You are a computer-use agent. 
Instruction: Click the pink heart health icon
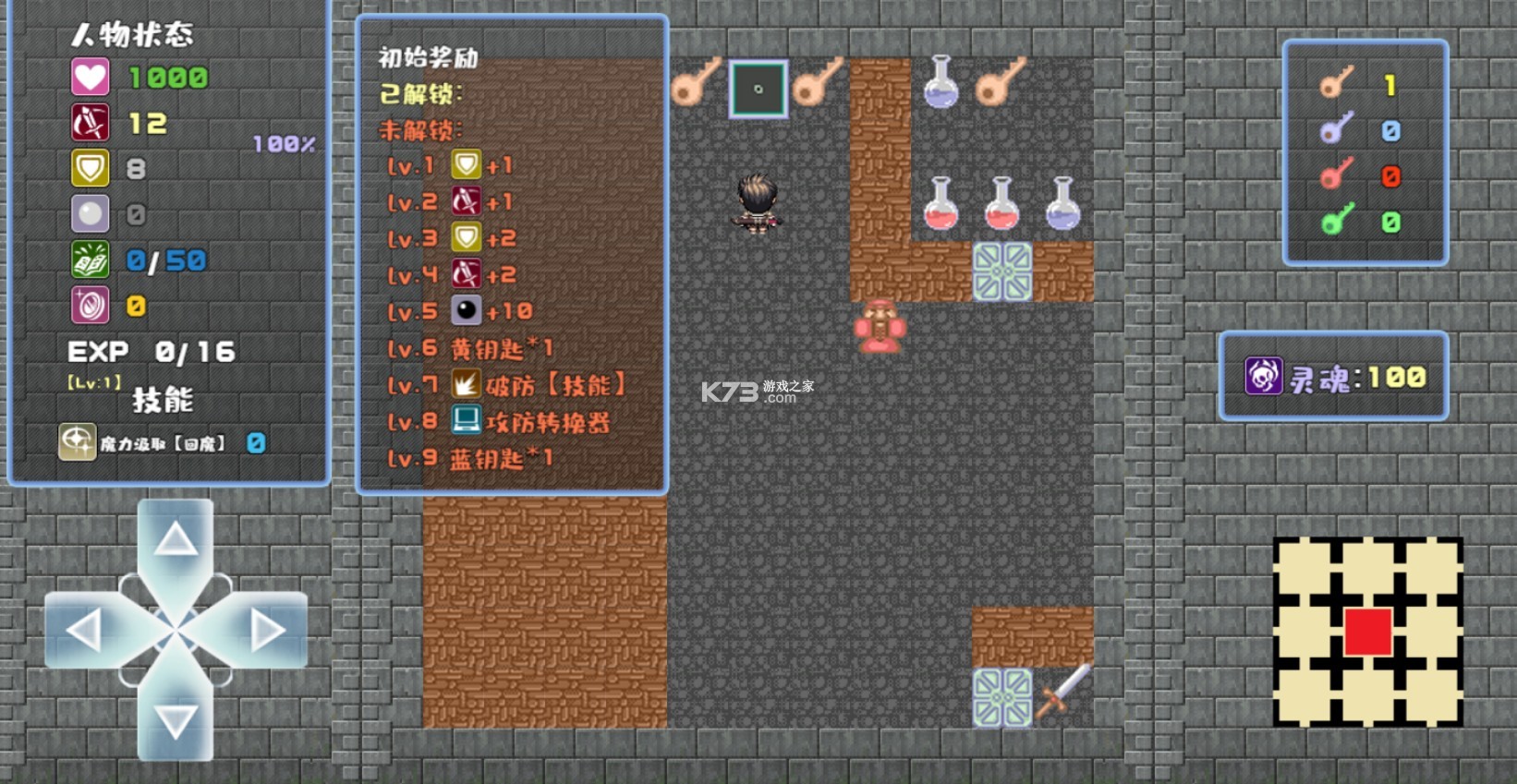[x=91, y=78]
